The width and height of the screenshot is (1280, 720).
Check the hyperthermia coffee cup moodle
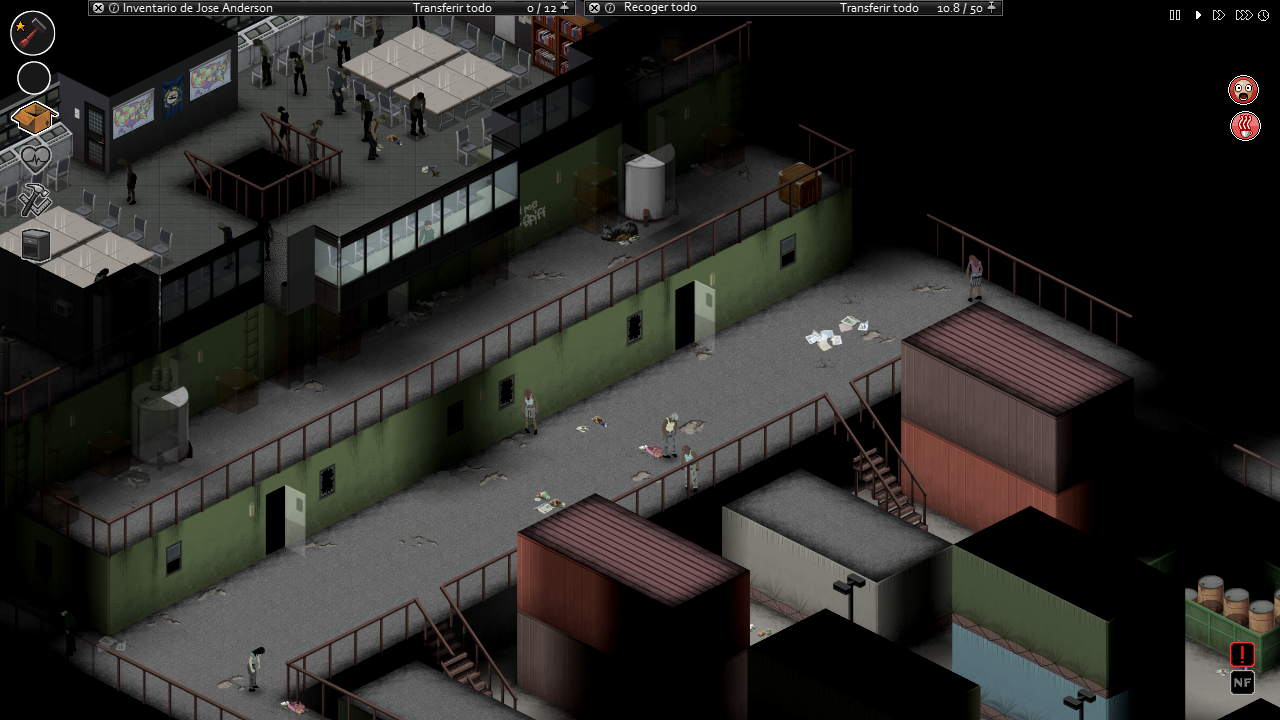pos(1244,126)
